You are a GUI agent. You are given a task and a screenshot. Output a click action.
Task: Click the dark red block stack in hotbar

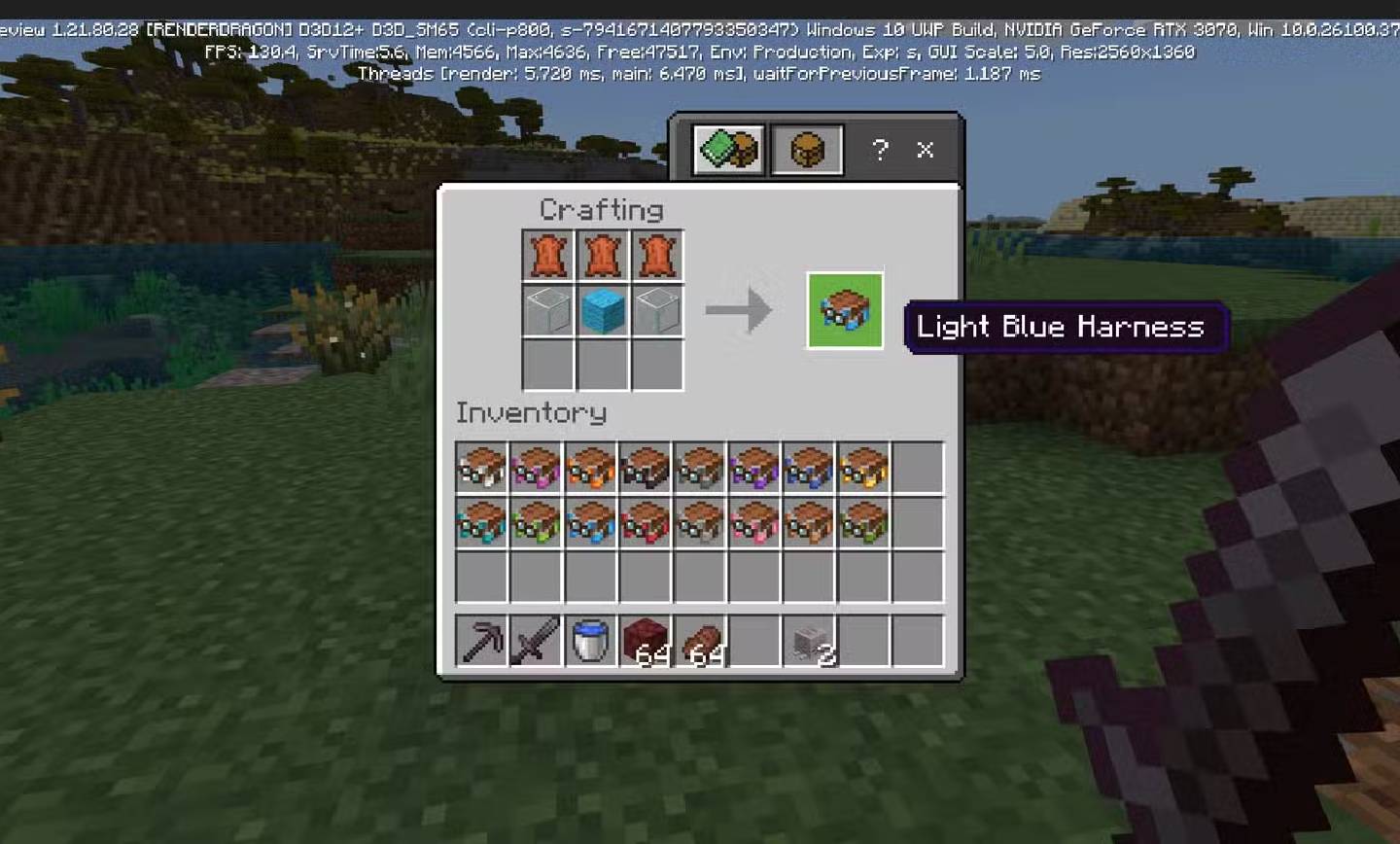pyautogui.click(x=646, y=641)
